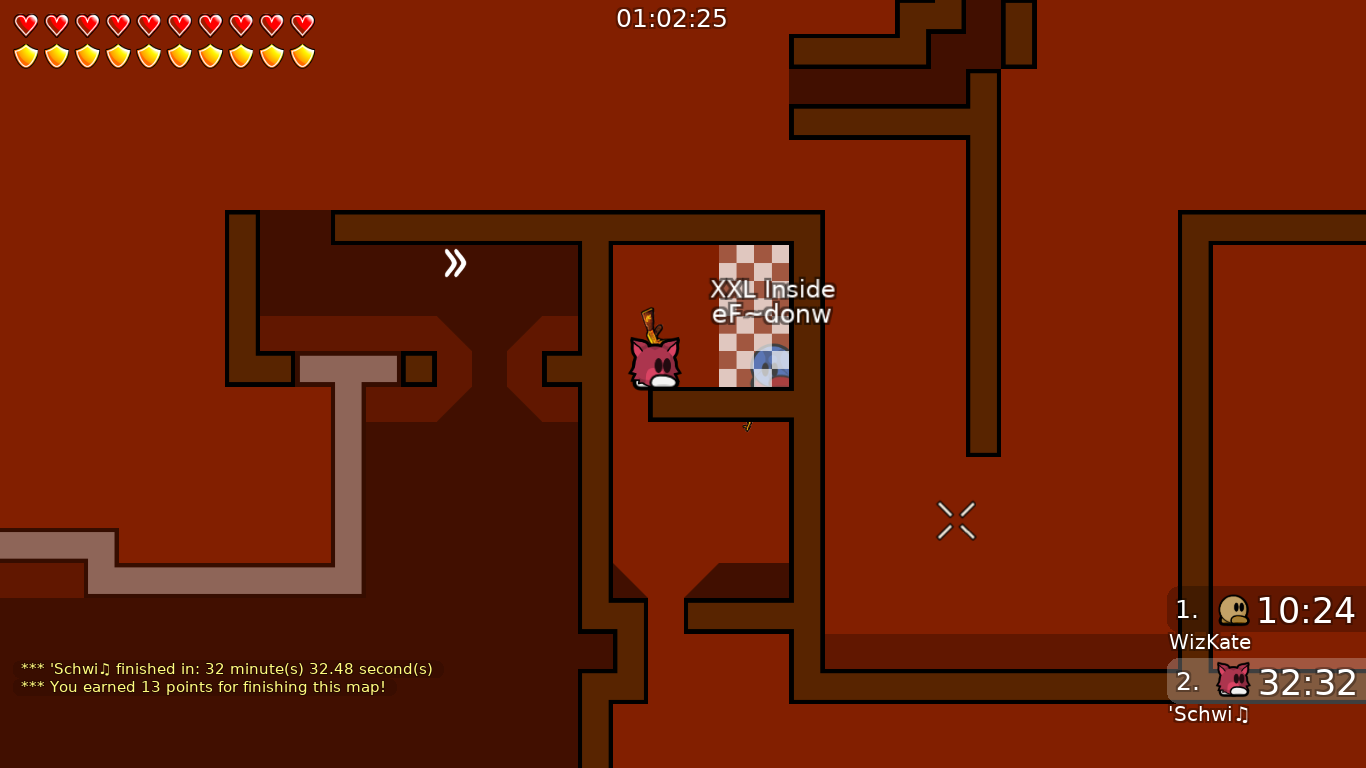Expand WizKate's first place scoreboard entry
The image size is (1366, 768).
pos(1265,612)
